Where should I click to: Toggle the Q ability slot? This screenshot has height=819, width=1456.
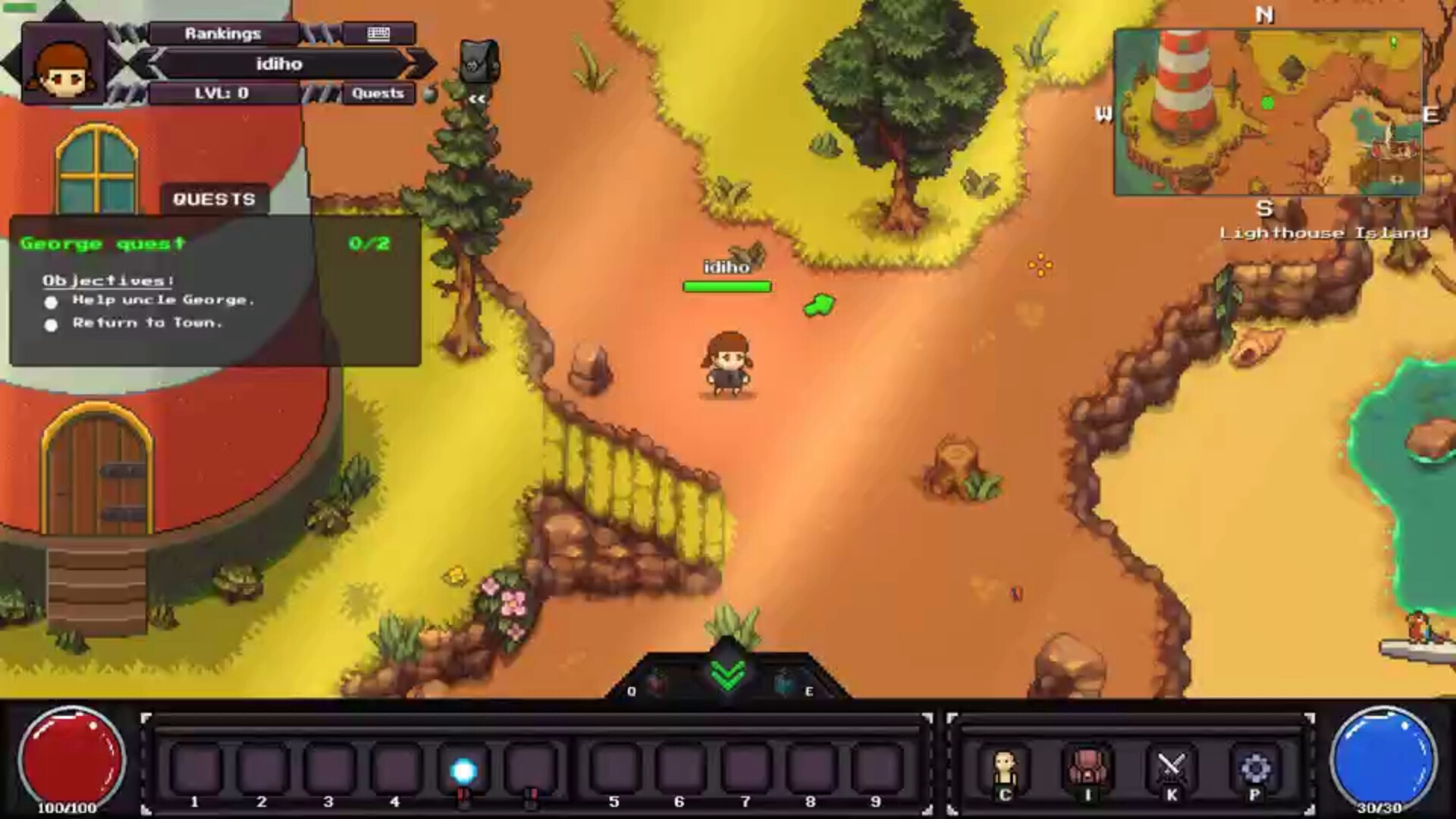pos(657,679)
